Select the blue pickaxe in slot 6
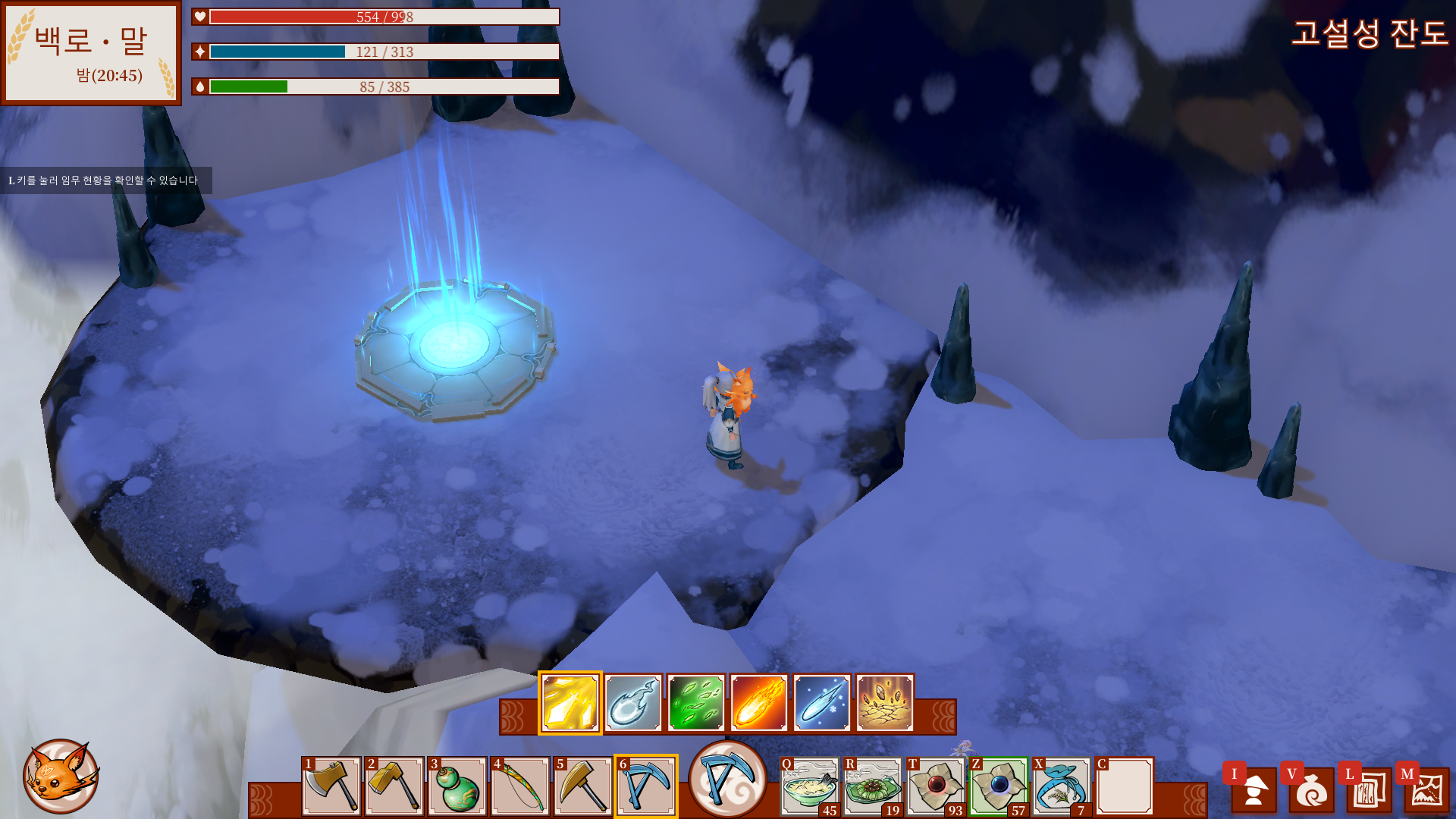Screen dimensions: 1456x819 pos(645,786)
